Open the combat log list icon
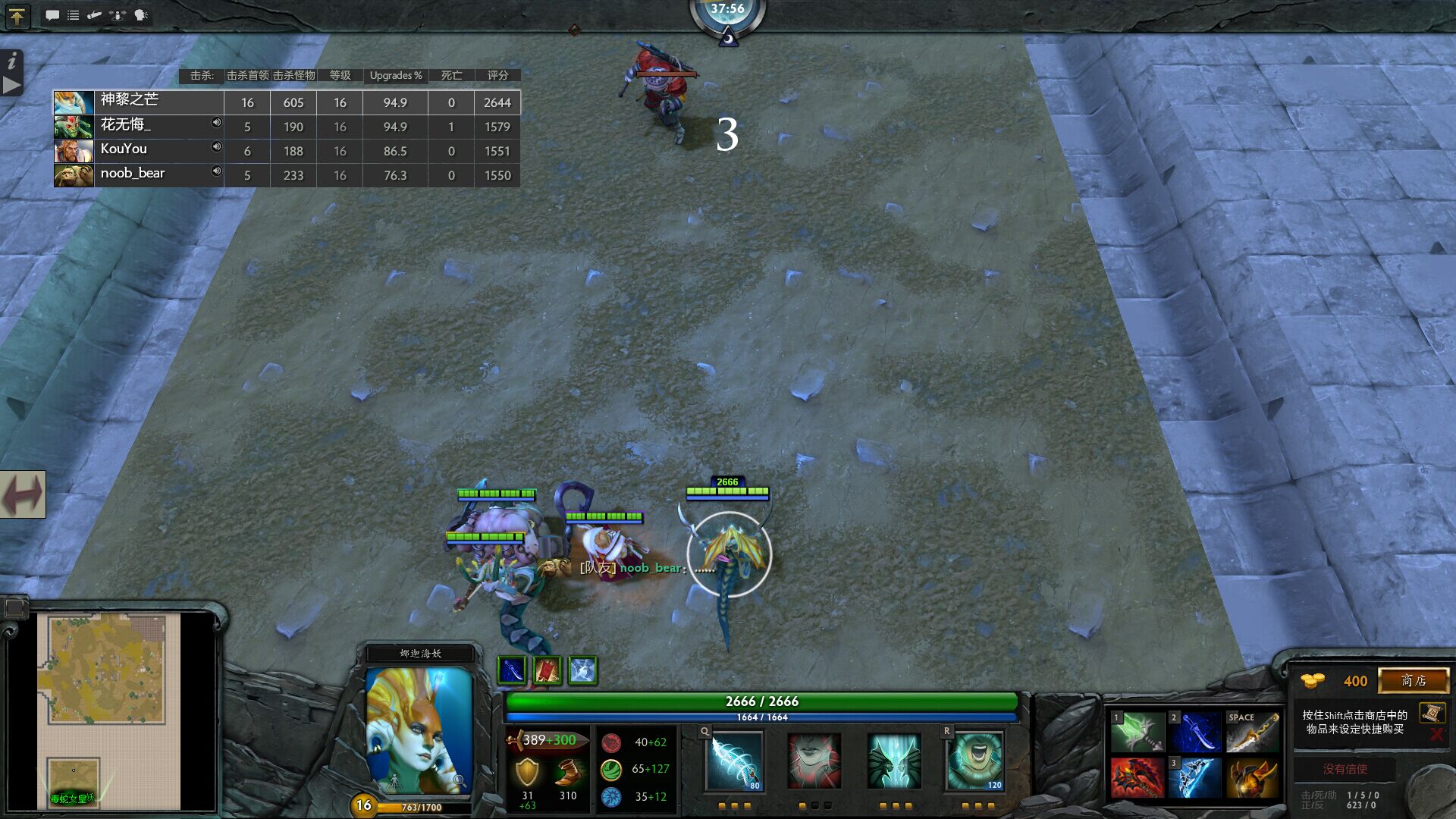The height and width of the screenshot is (819, 1456). click(74, 15)
